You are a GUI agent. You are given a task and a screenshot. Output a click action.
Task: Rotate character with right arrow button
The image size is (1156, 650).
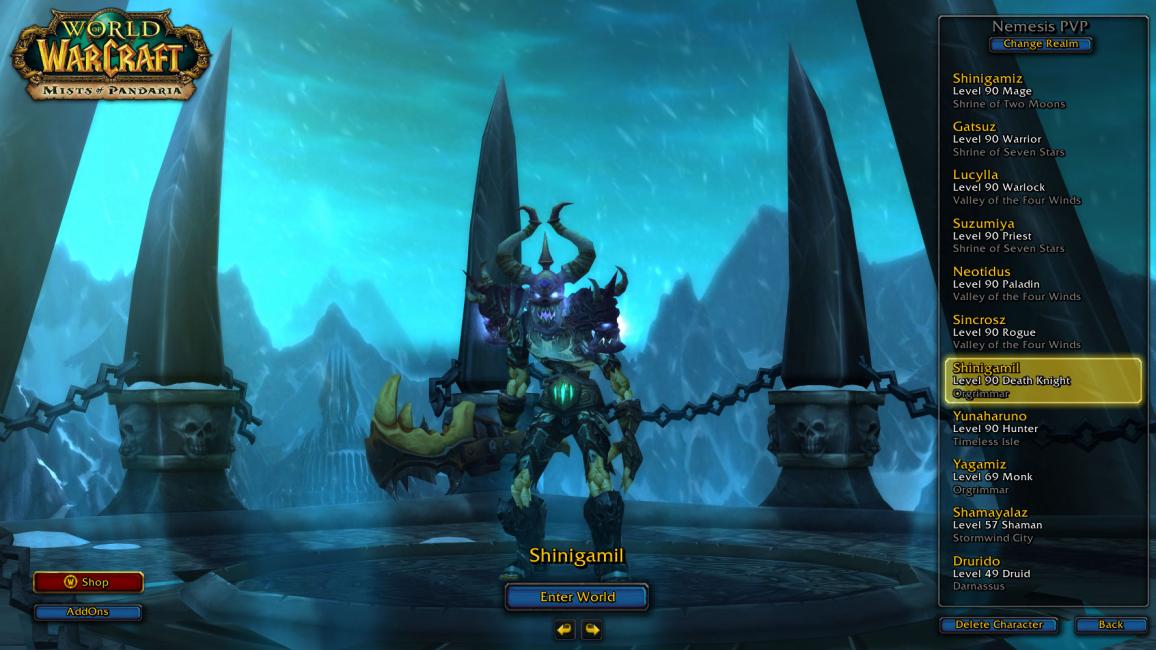(x=592, y=629)
